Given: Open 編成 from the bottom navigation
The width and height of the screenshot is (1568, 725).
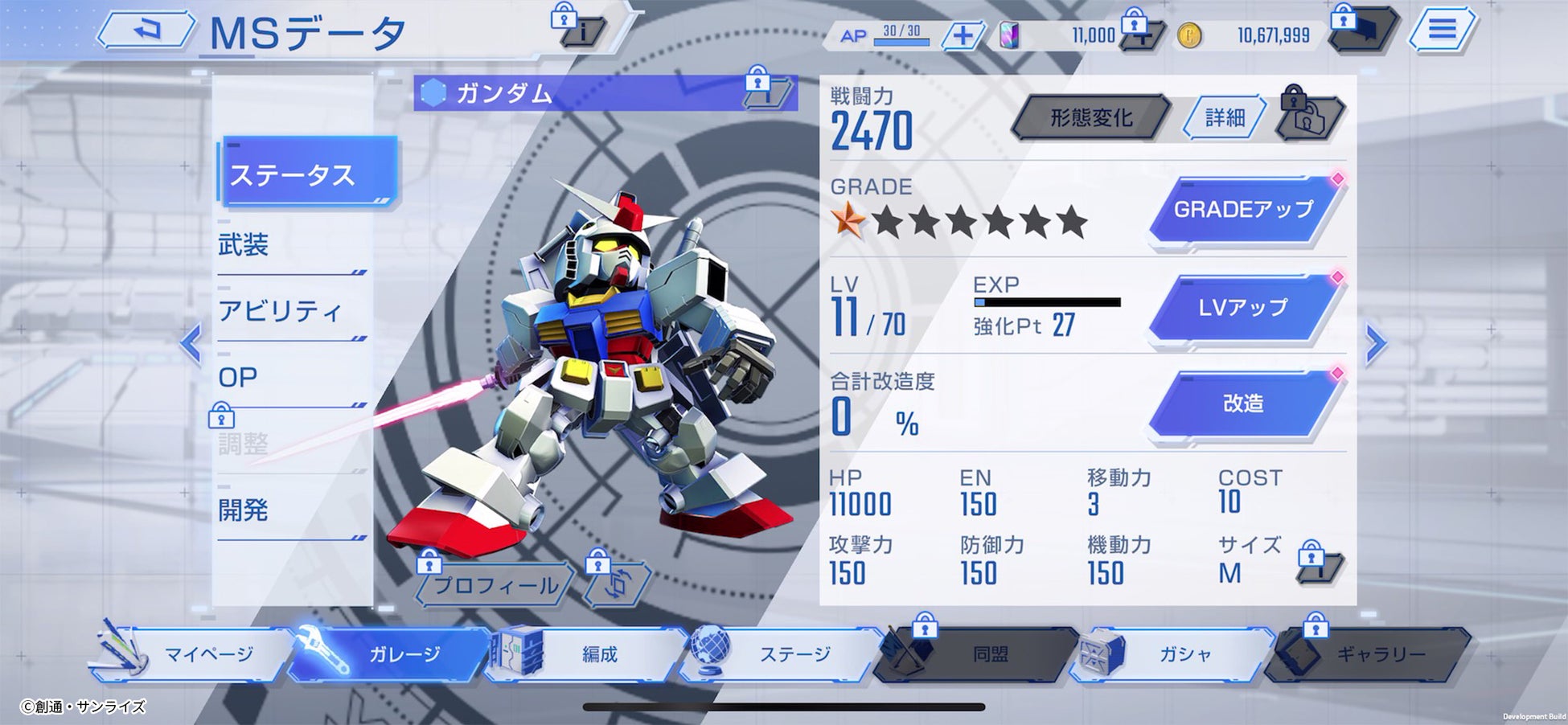Looking at the screenshot, I should pos(598,654).
